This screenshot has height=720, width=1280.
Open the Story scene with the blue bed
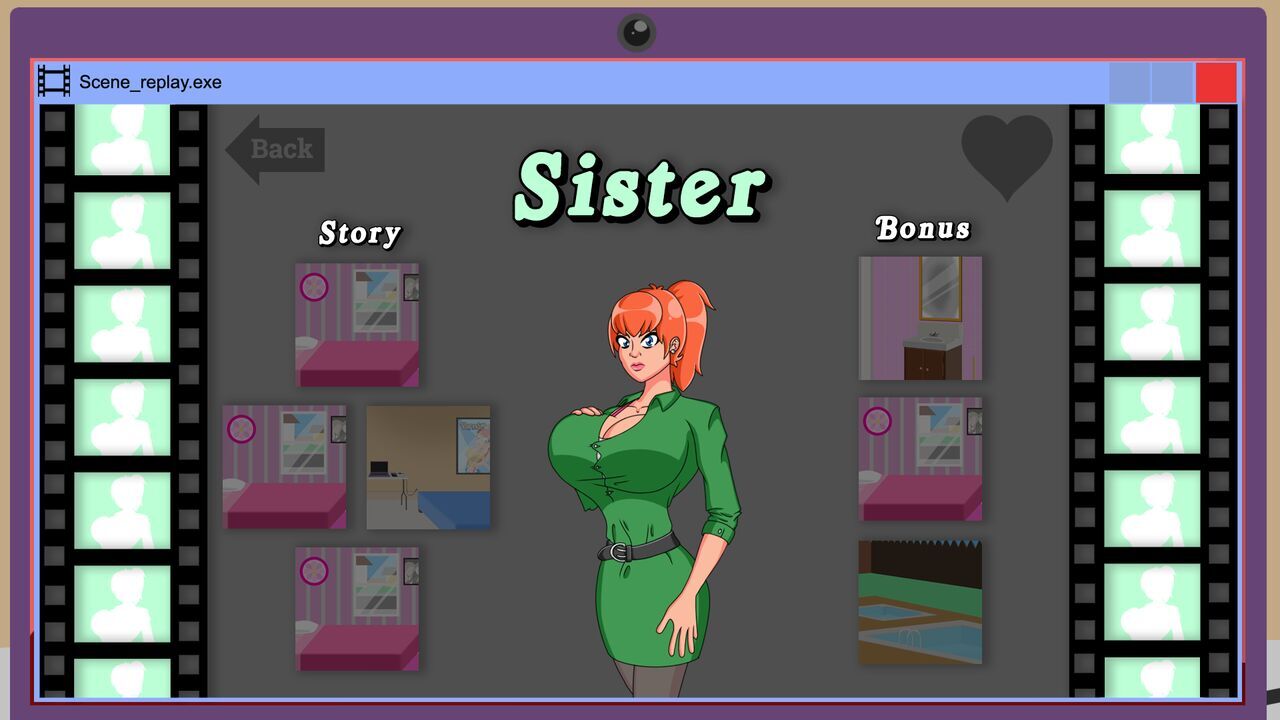pyautogui.click(x=428, y=467)
